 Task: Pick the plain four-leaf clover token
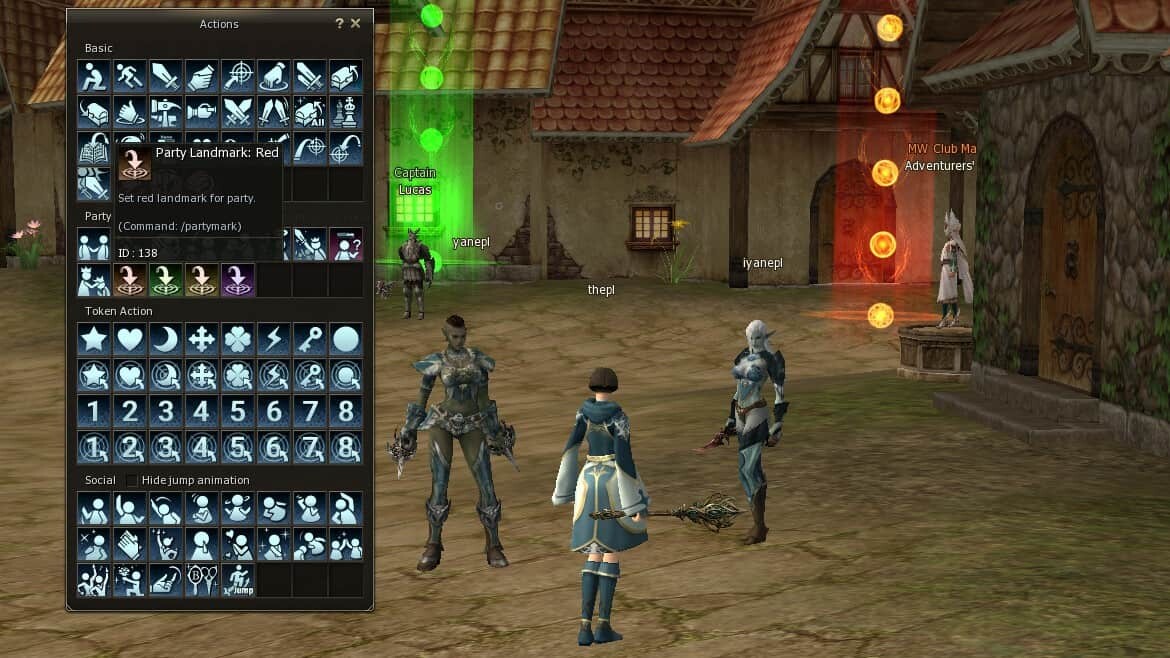pos(238,339)
